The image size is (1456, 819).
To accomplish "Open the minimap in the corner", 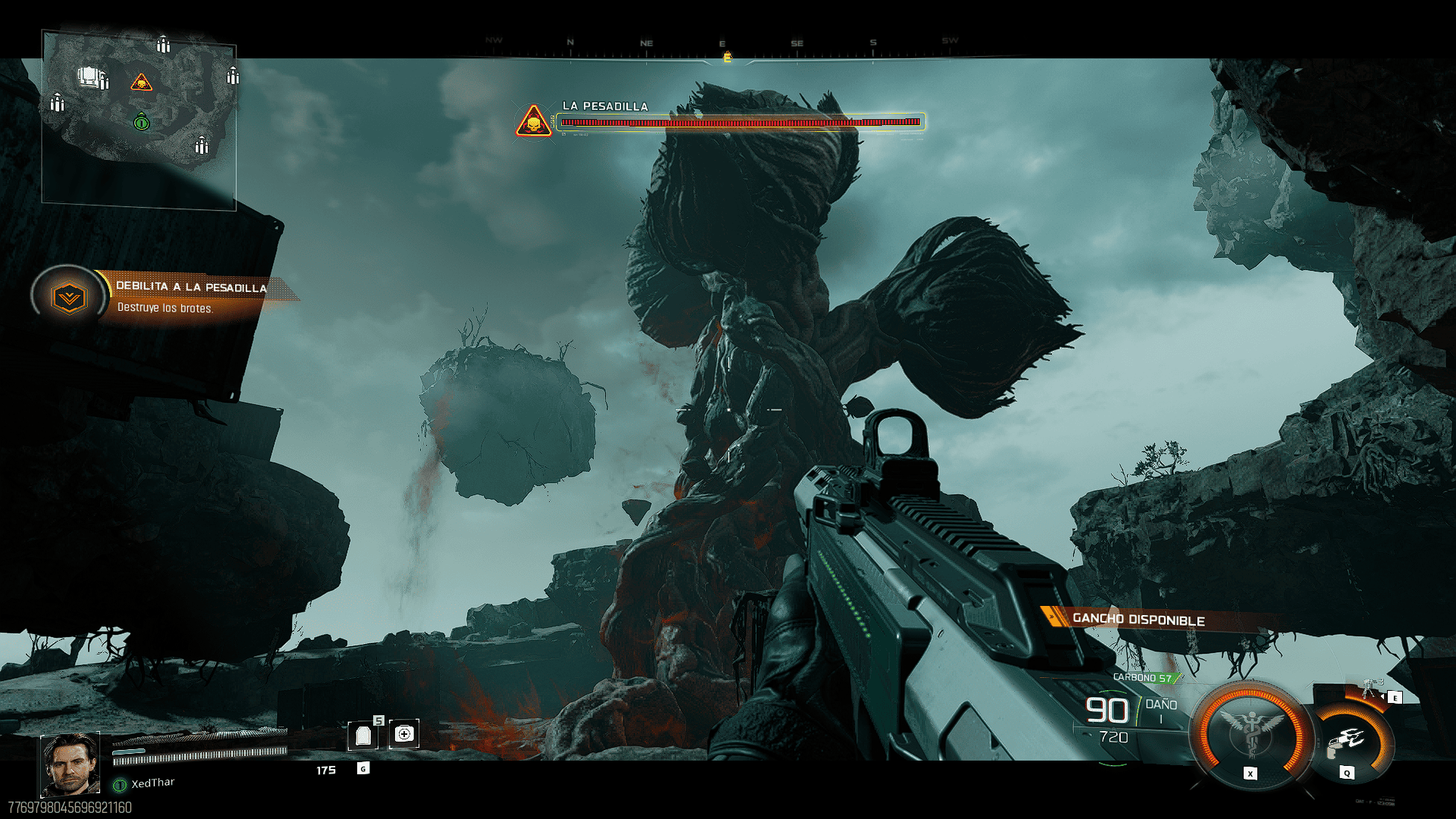I will (x=139, y=119).
